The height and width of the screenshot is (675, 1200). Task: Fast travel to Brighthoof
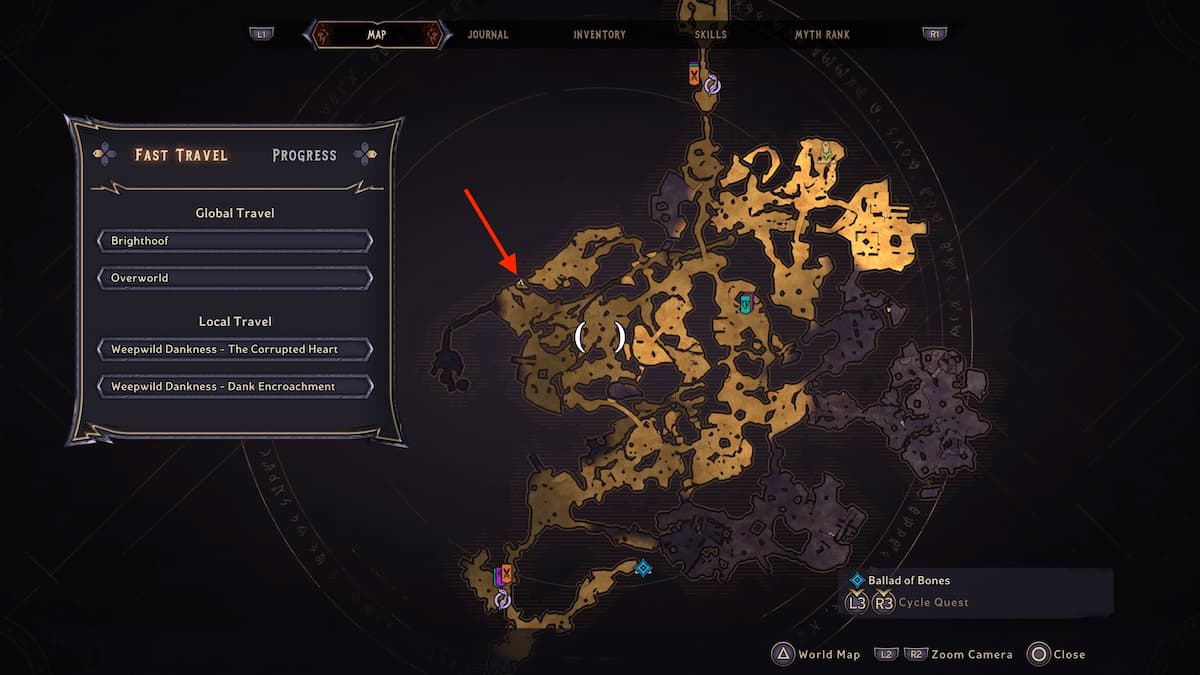coord(235,241)
